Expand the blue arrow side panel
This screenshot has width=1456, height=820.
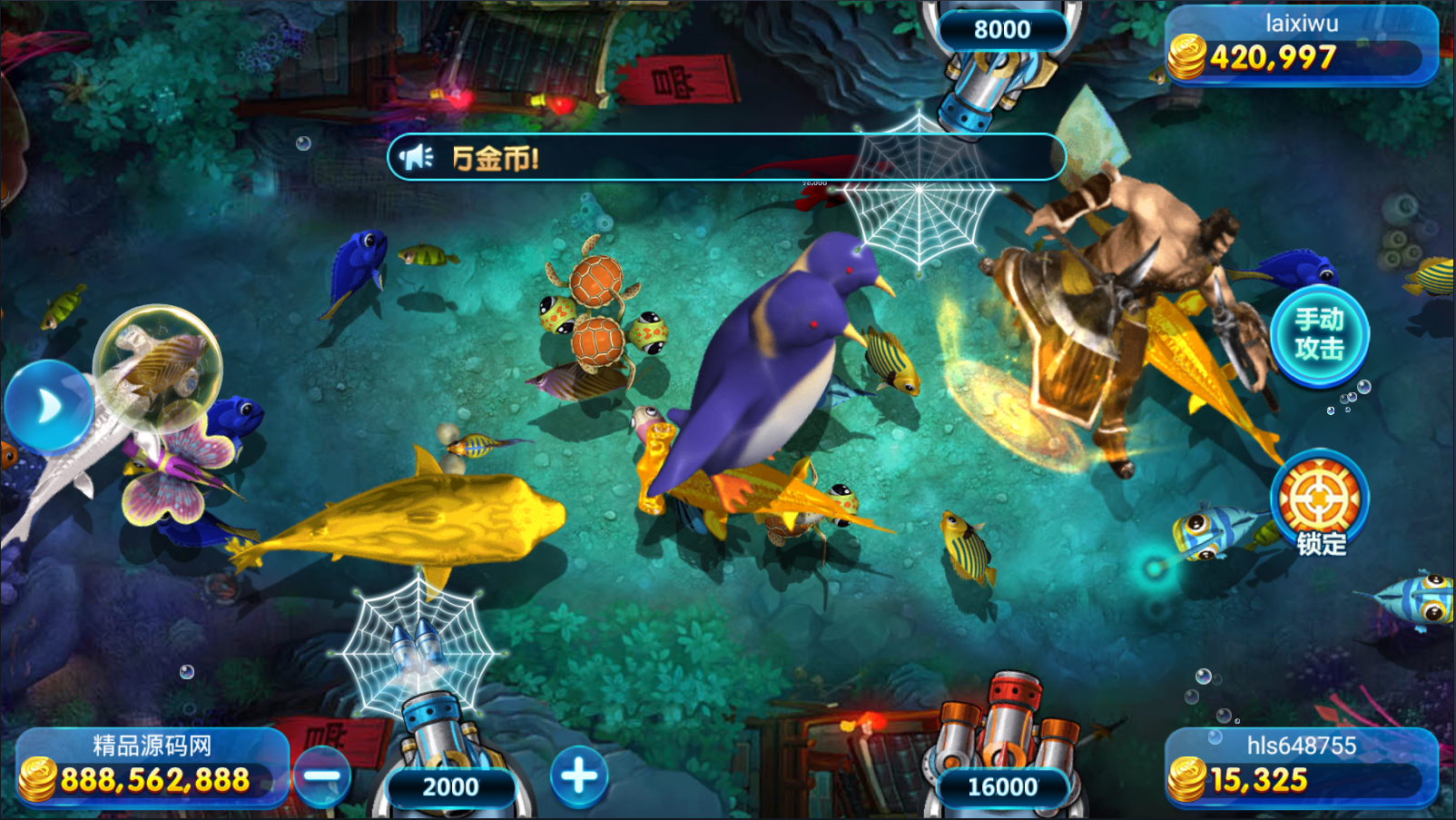(47, 406)
